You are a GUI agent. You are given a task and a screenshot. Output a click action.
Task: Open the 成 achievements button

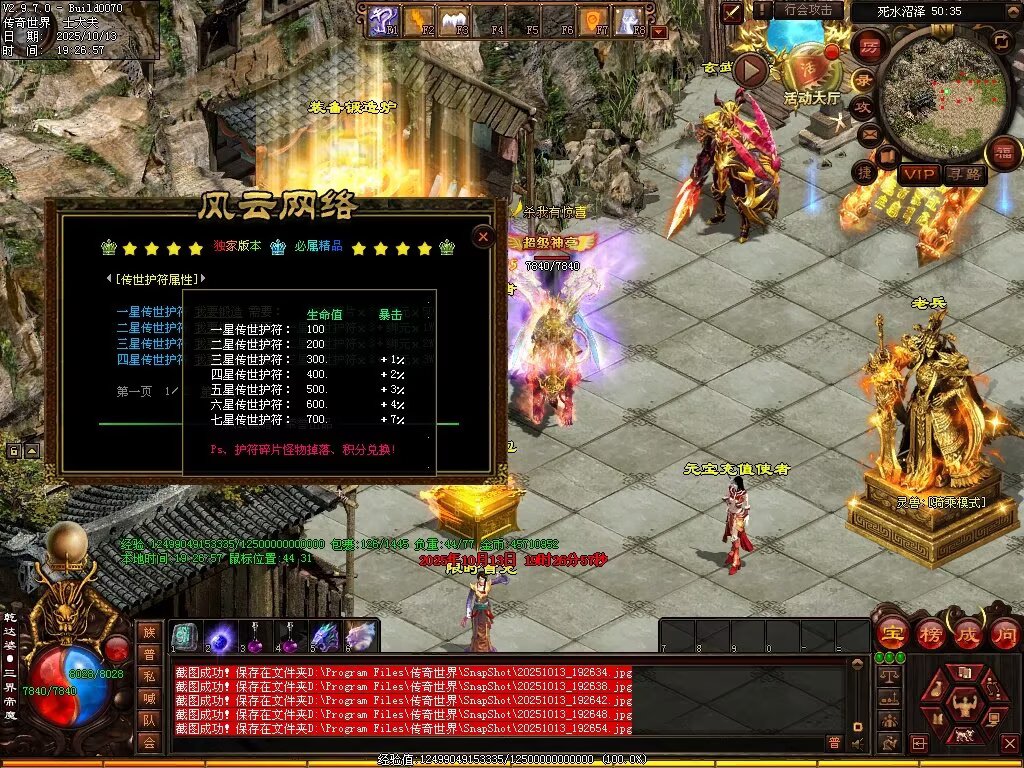(x=967, y=633)
